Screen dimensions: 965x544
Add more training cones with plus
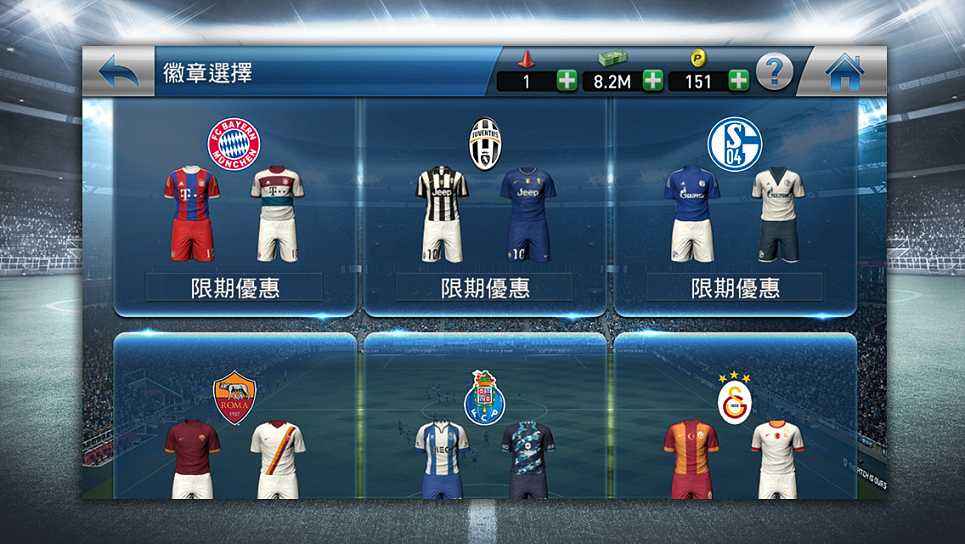tap(567, 81)
